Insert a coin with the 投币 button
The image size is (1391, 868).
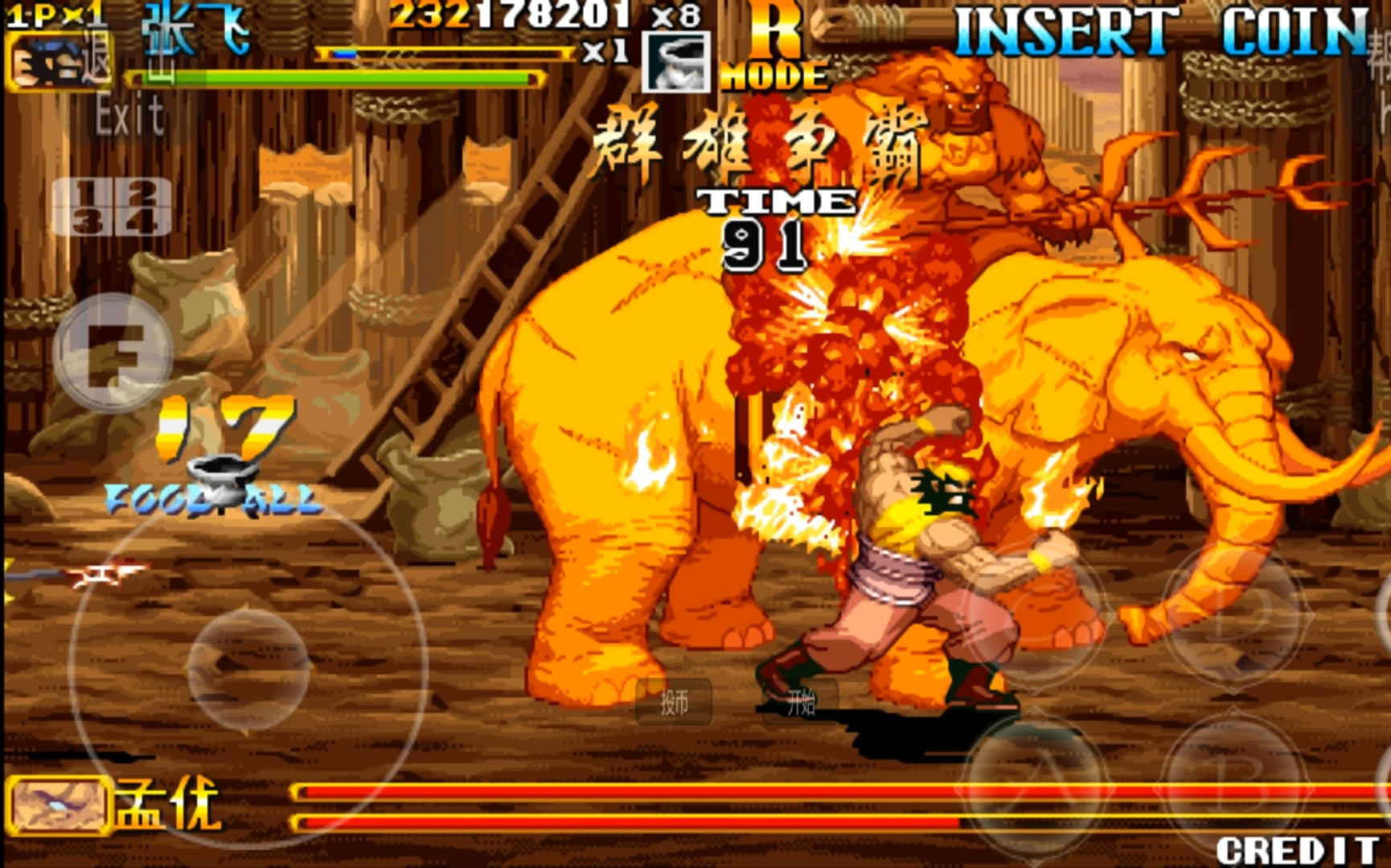(x=674, y=702)
